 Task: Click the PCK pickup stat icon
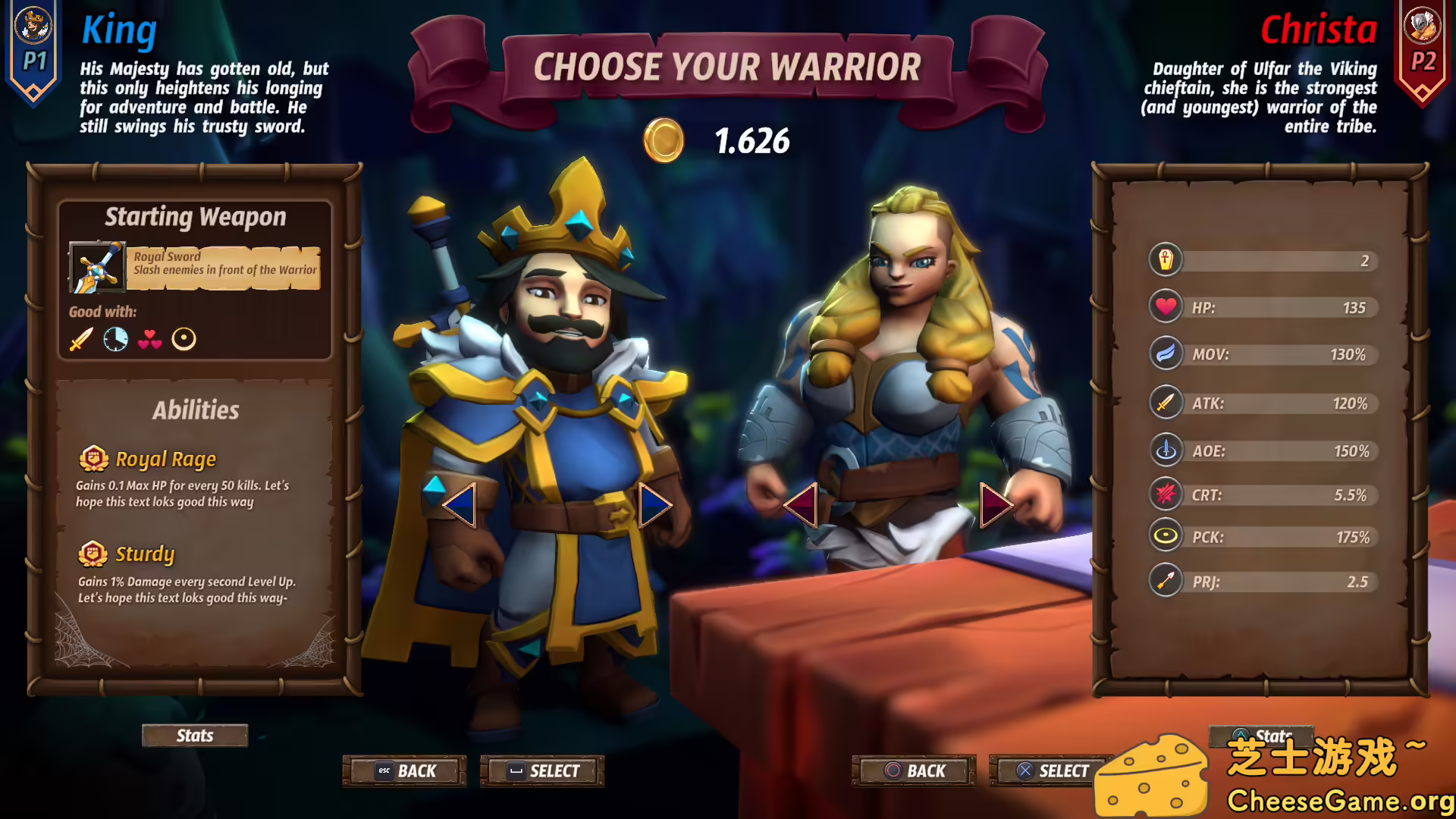[x=1166, y=535]
